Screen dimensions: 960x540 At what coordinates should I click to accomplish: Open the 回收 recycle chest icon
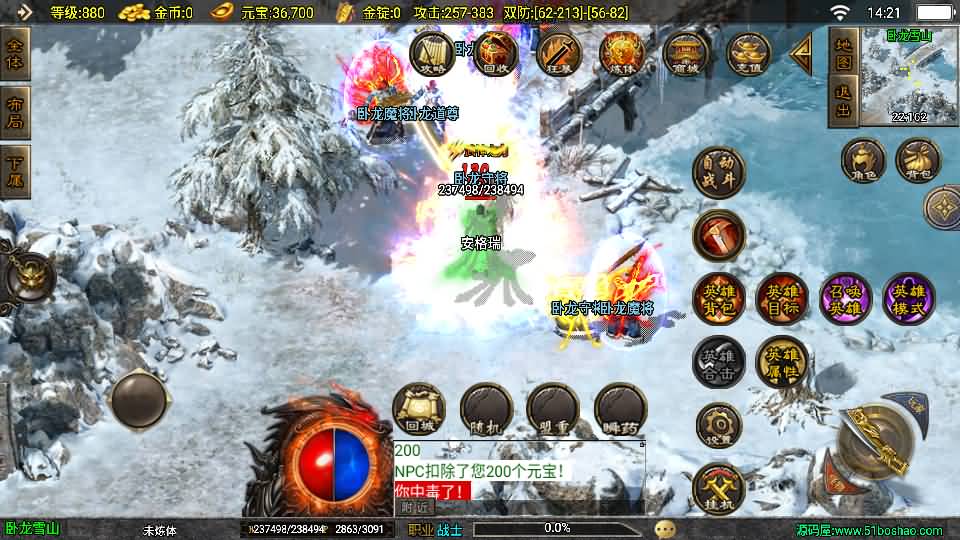tap(495, 54)
